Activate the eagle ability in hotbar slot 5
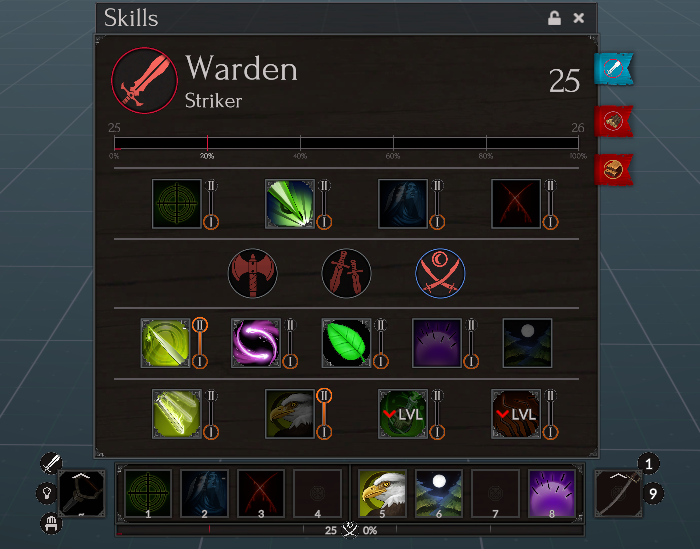This screenshot has height=549, width=700. [x=382, y=493]
